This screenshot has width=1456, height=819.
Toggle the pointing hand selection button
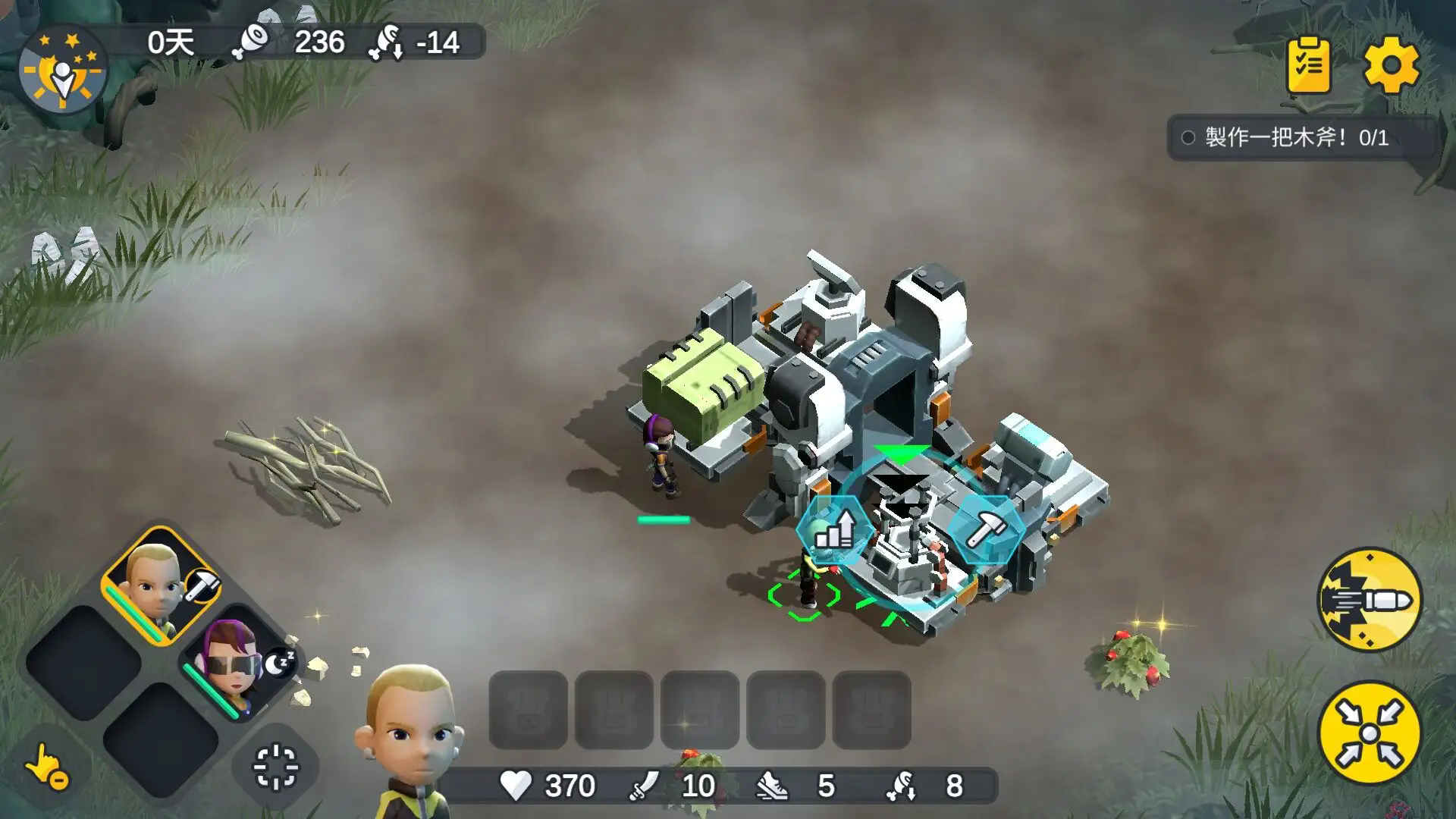pyautogui.click(x=47, y=767)
